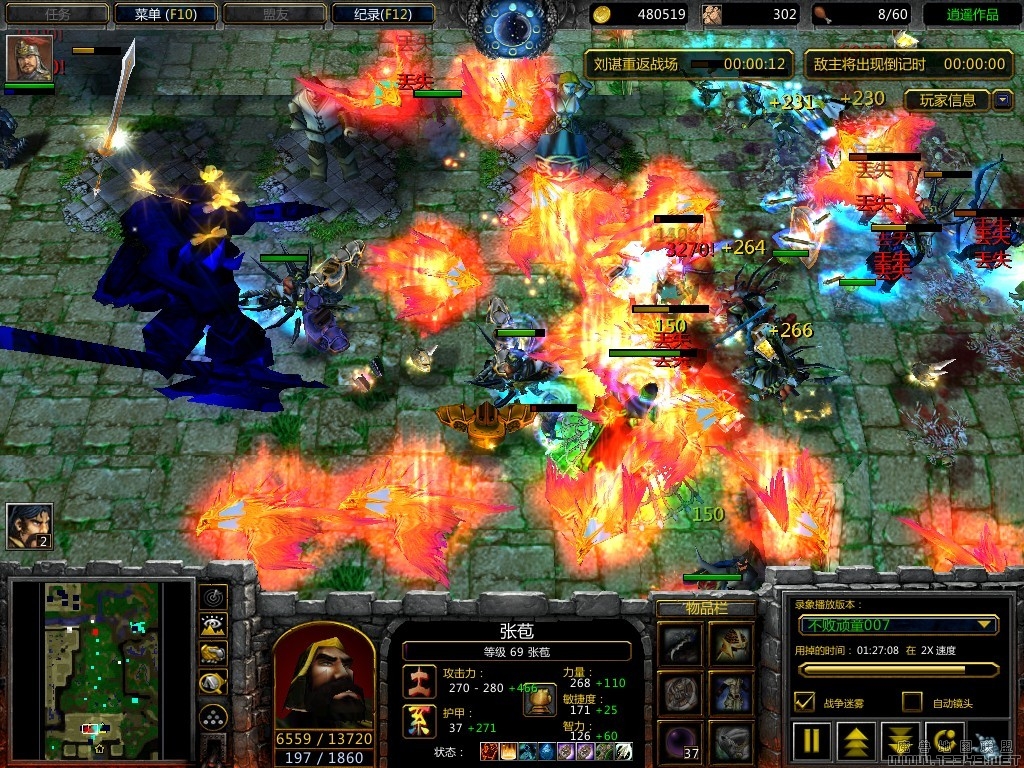Image resolution: width=1024 pixels, height=768 pixels.
Task: Click the formation movement toggle button
Action: [x=213, y=716]
